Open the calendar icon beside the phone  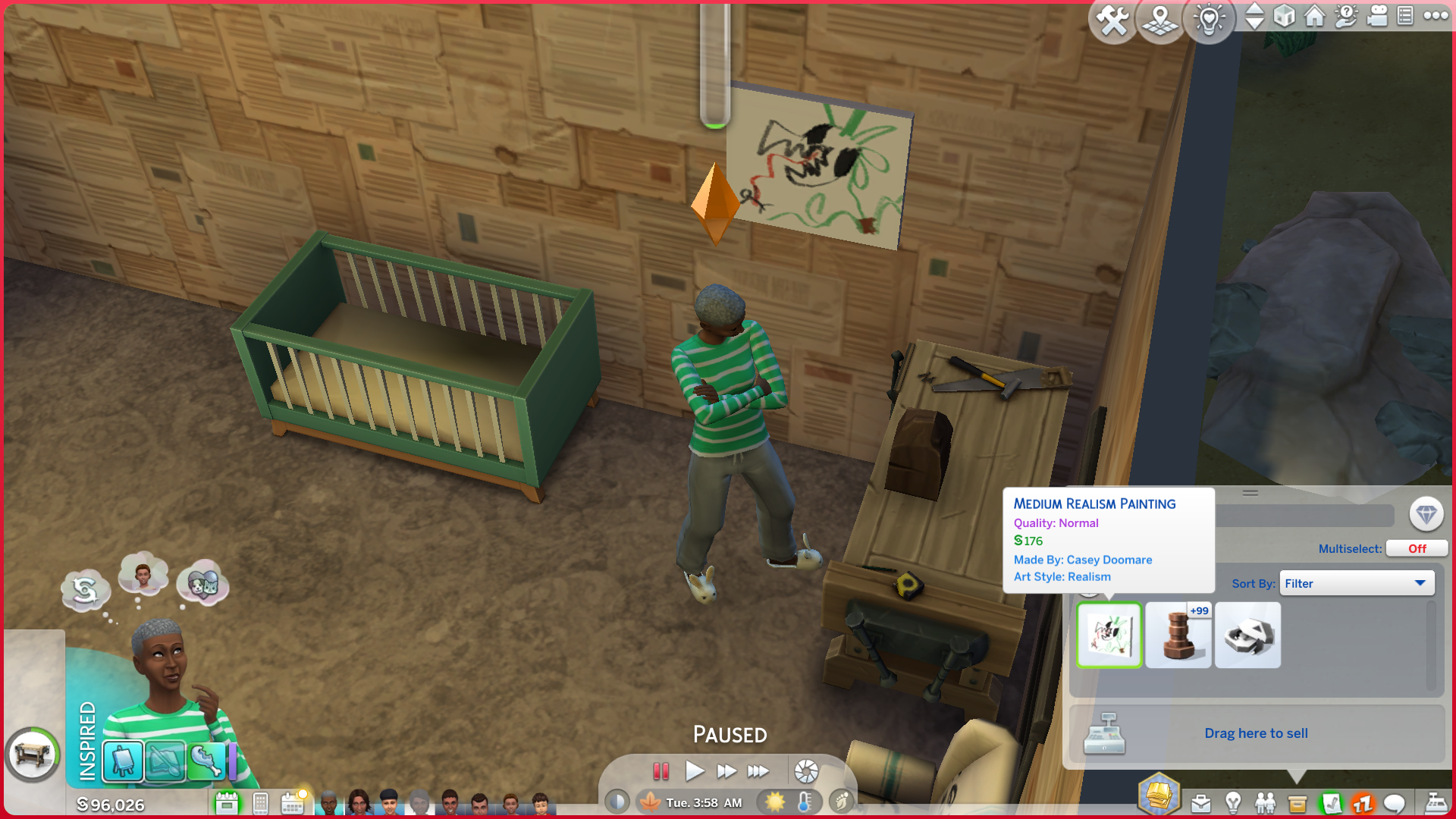click(292, 802)
